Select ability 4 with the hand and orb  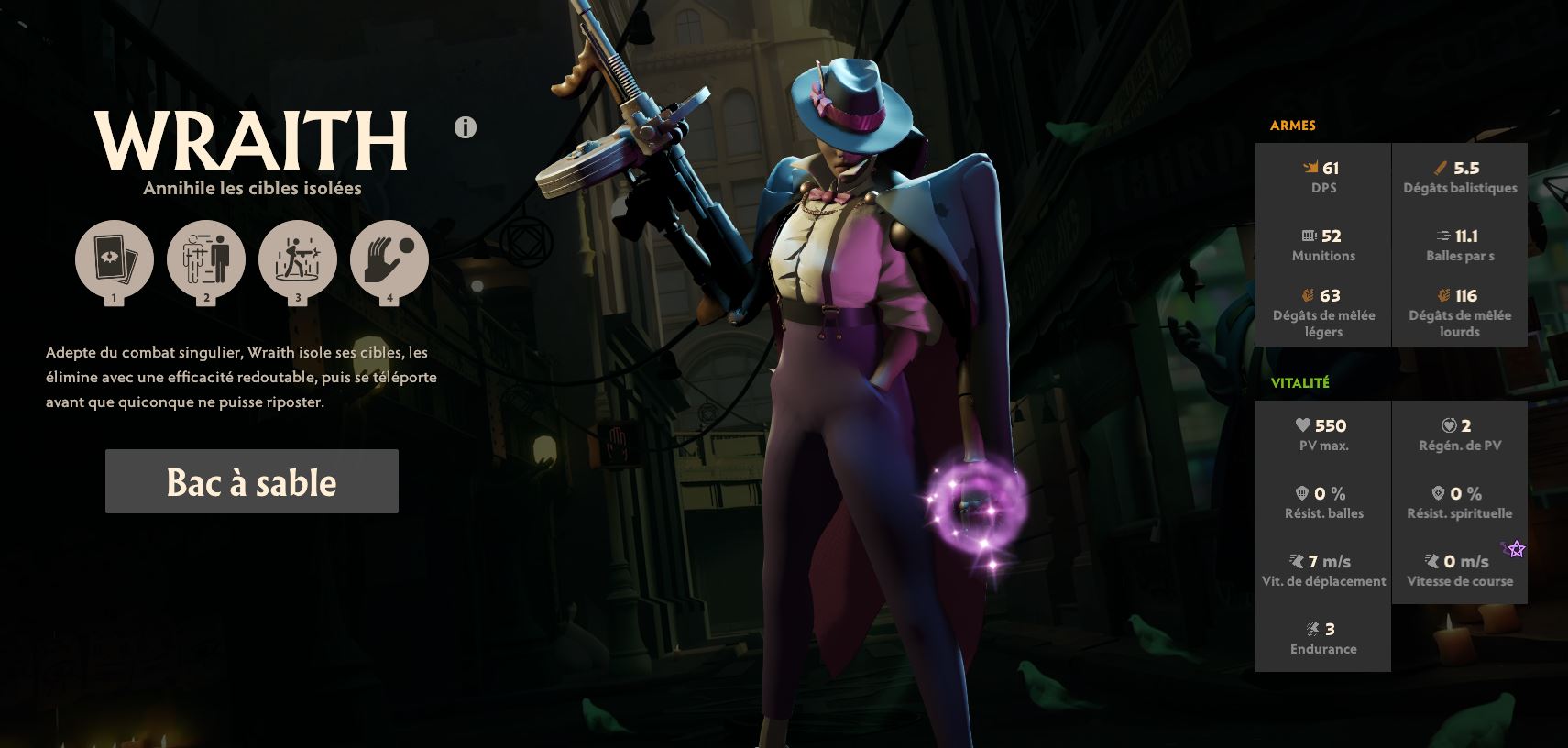tap(389, 260)
